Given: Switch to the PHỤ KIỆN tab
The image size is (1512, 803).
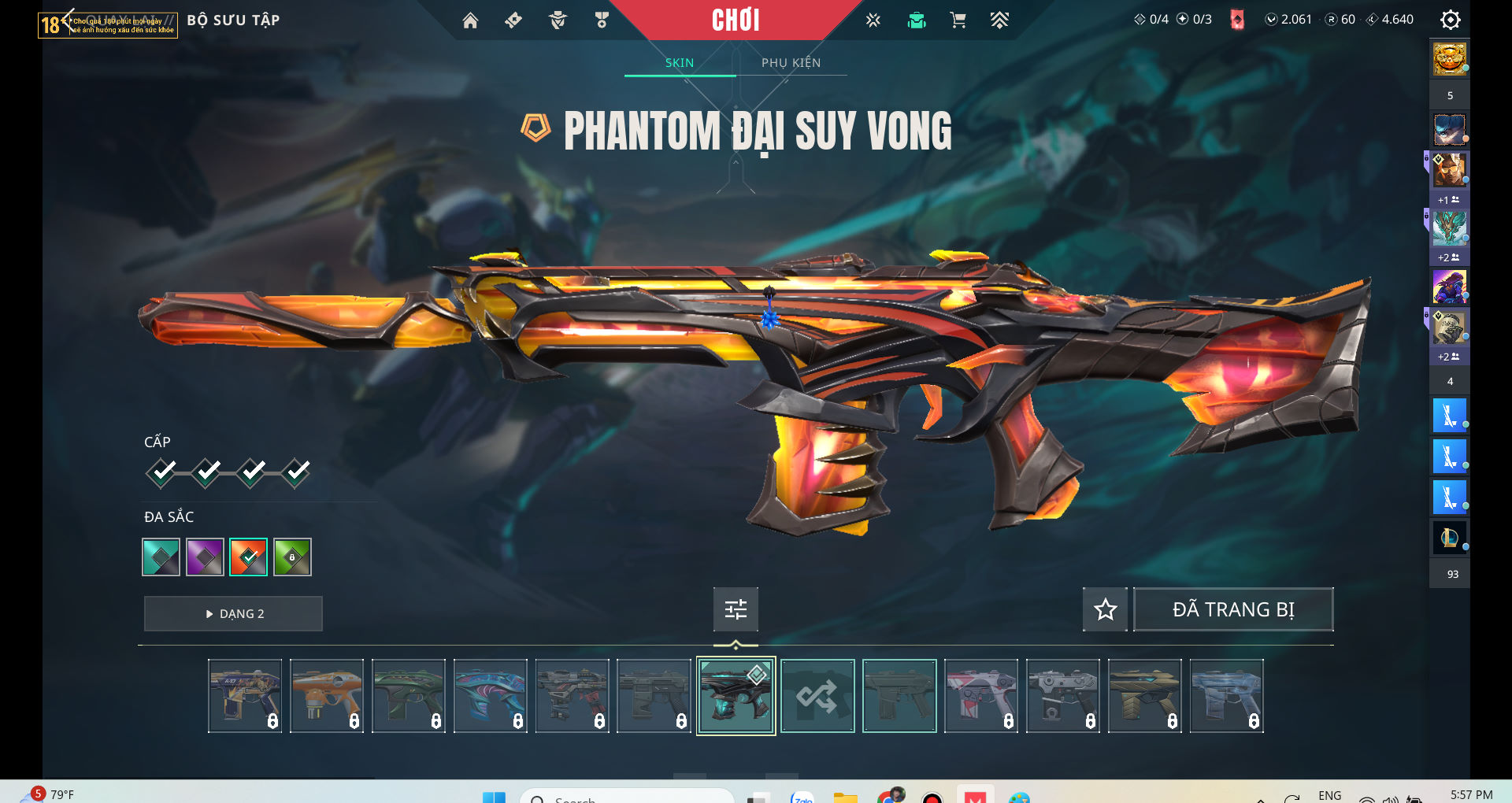Looking at the screenshot, I should point(791,63).
